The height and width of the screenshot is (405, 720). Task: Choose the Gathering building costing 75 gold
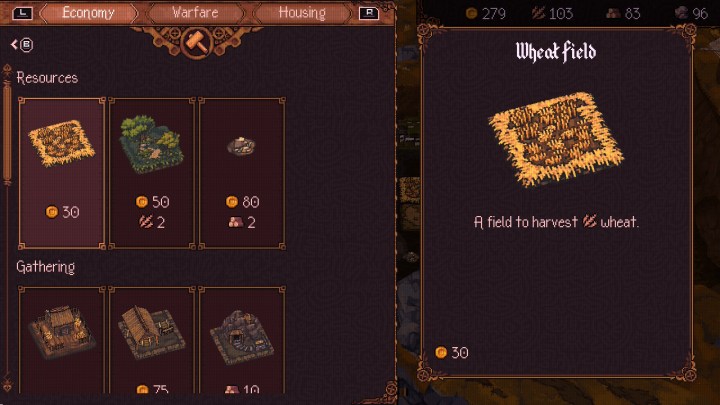tap(151, 340)
